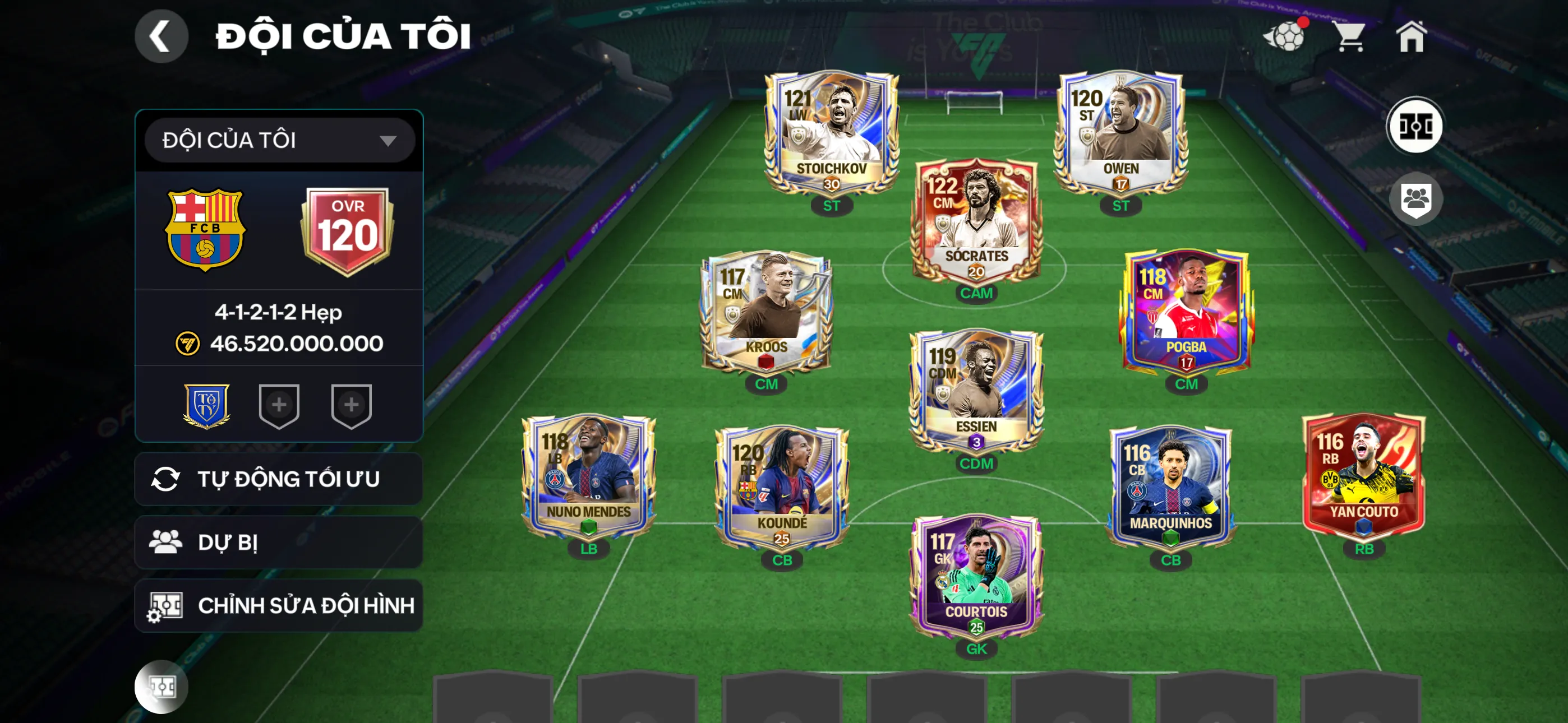This screenshot has height=723, width=1568.
Task: Toggle the formation pitch view button
Action: pos(1414,126)
